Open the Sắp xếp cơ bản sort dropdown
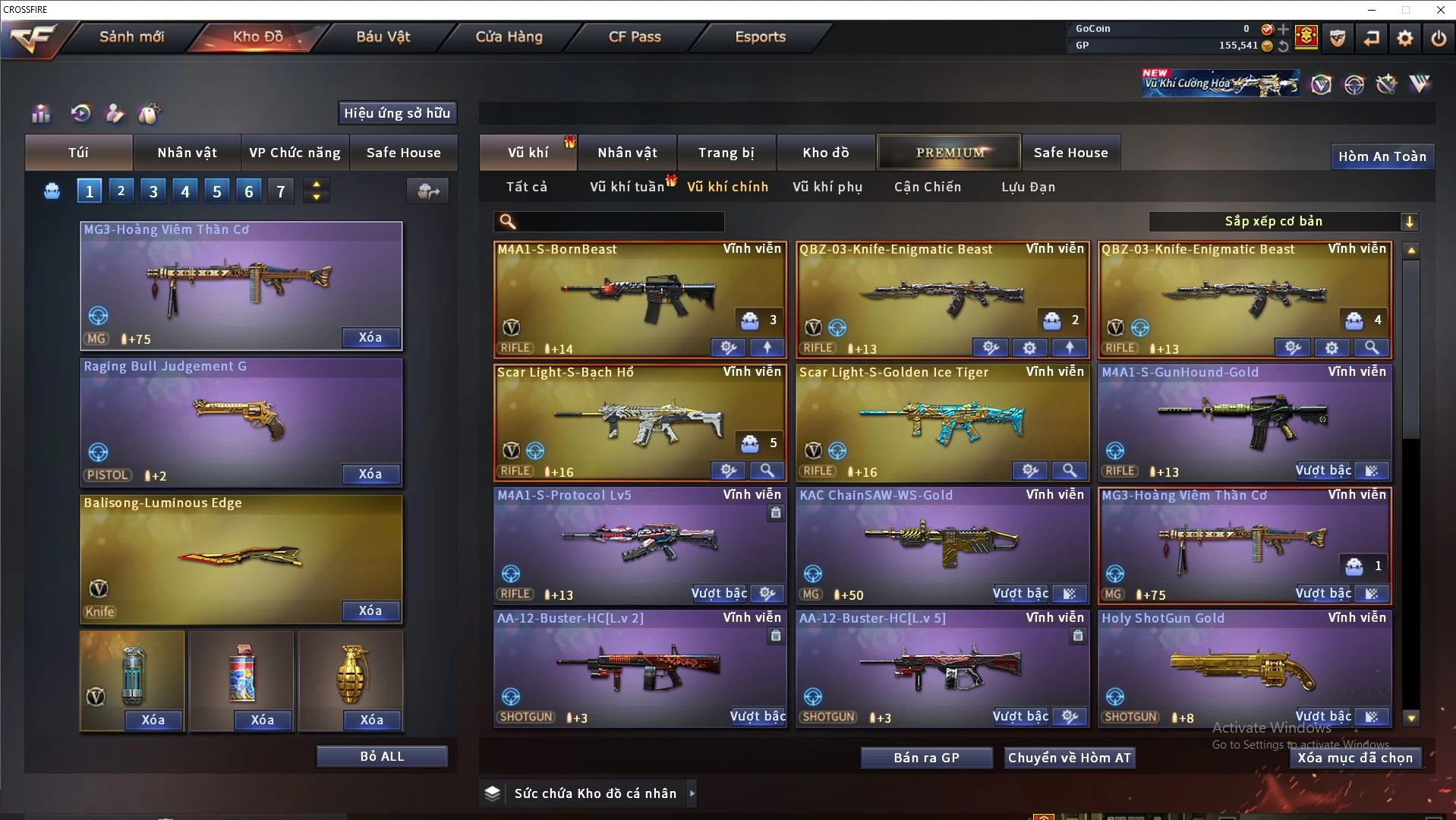Screen dimensions: 1456x820 point(1283,221)
